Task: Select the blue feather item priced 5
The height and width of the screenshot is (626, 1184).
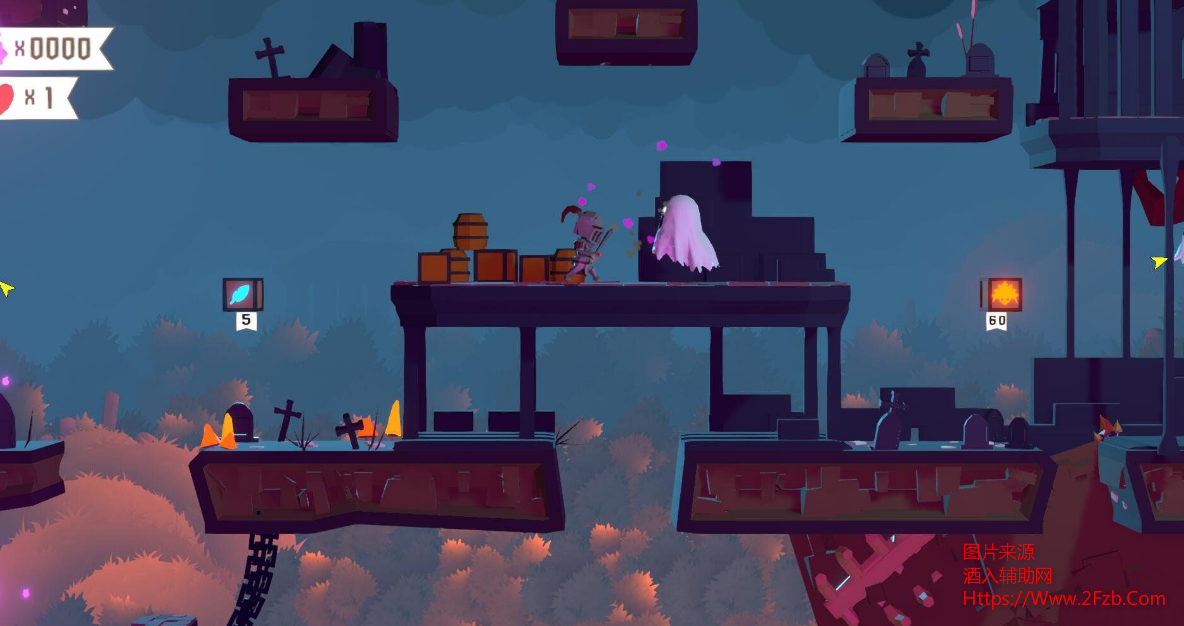Action: [x=242, y=295]
